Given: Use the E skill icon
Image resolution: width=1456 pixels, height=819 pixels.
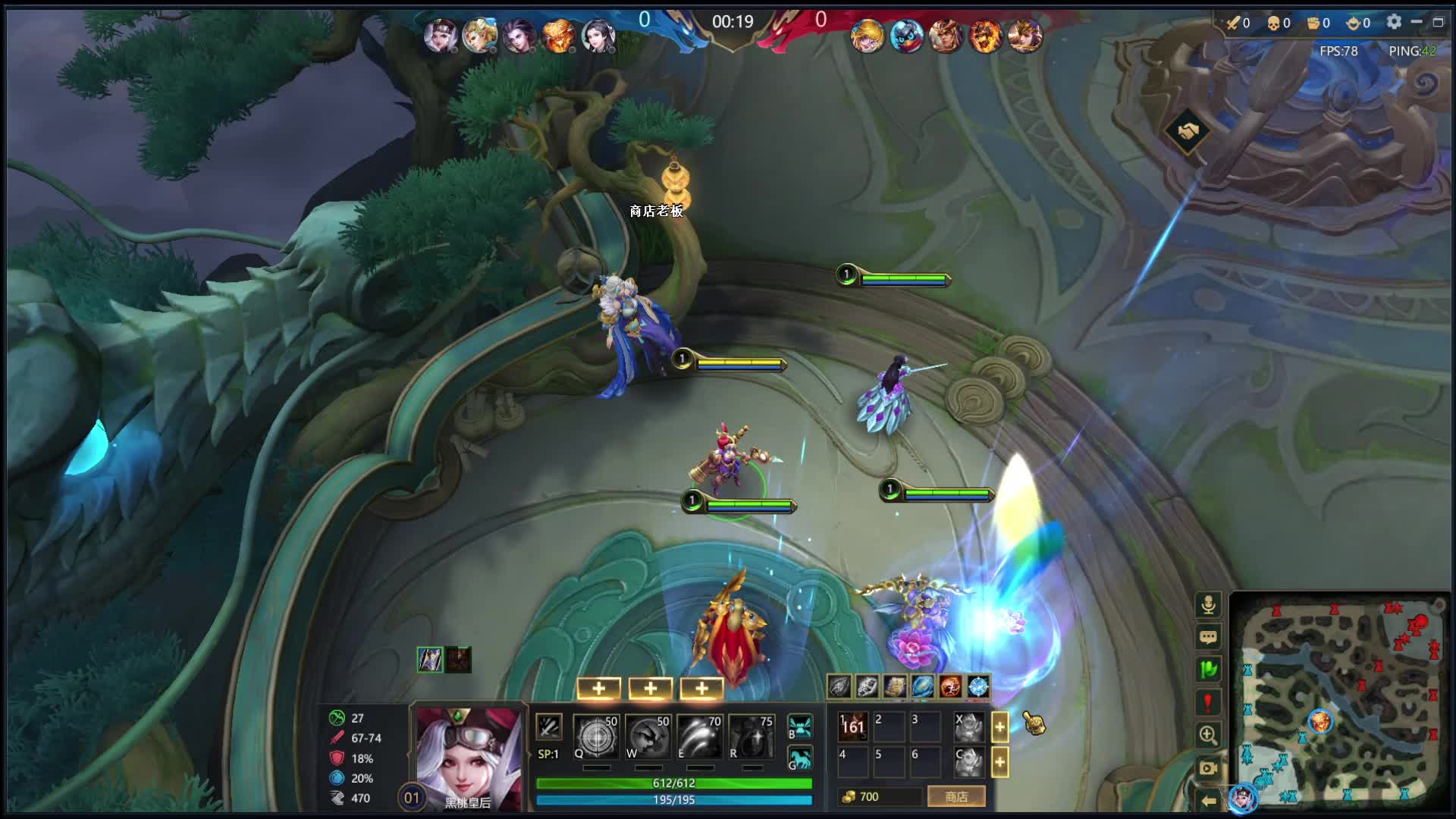Looking at the screenshot, I should [x=699, y=737].
